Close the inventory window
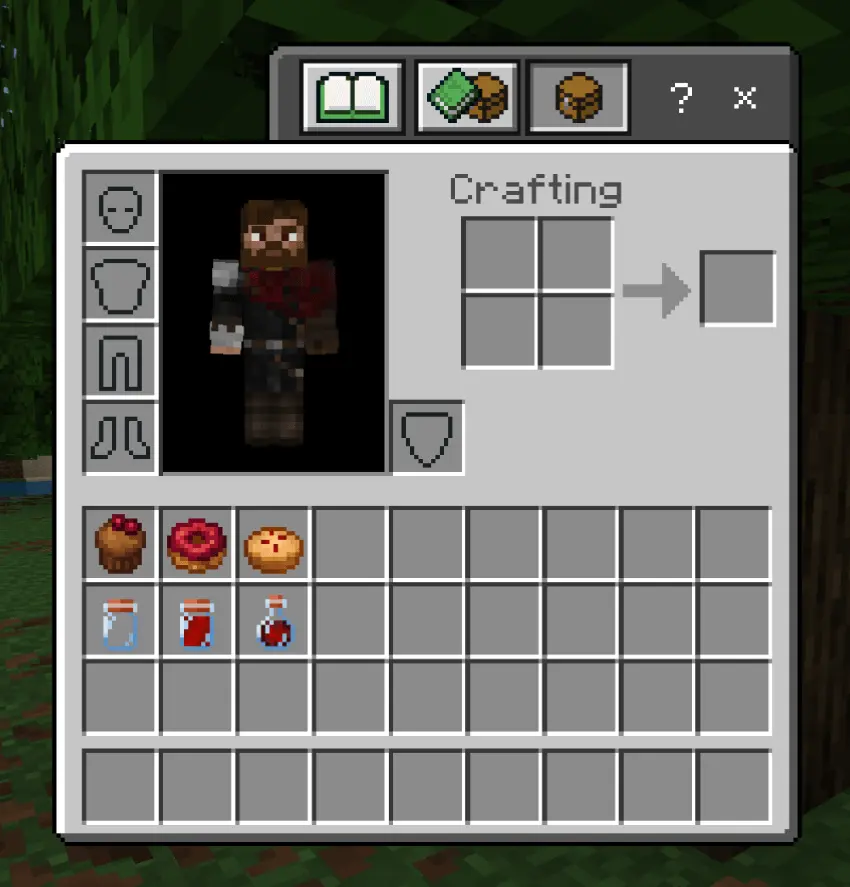Image resolution: width=850 pixels, height=887 pixels. 745,98
